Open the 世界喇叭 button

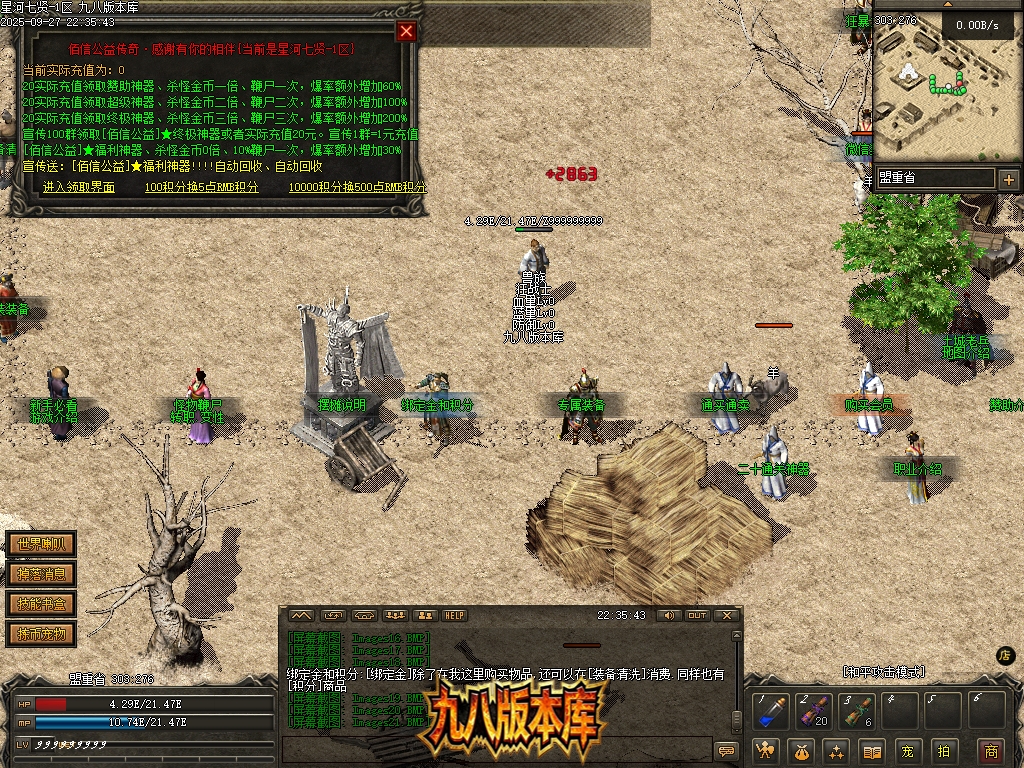41,545
